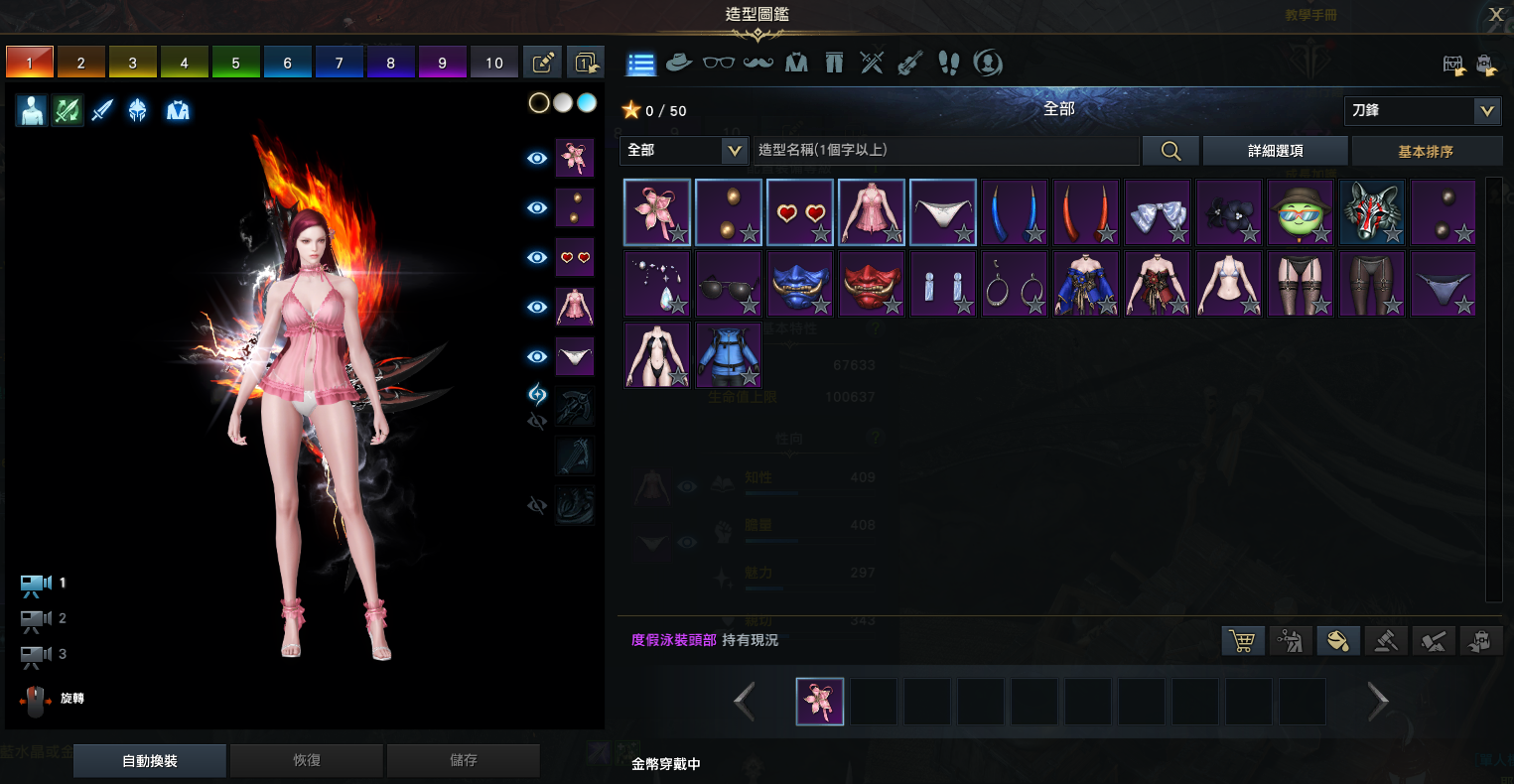Pick the pink babydoll outfit item
The image size is (1514, 784).
[872, 212]
